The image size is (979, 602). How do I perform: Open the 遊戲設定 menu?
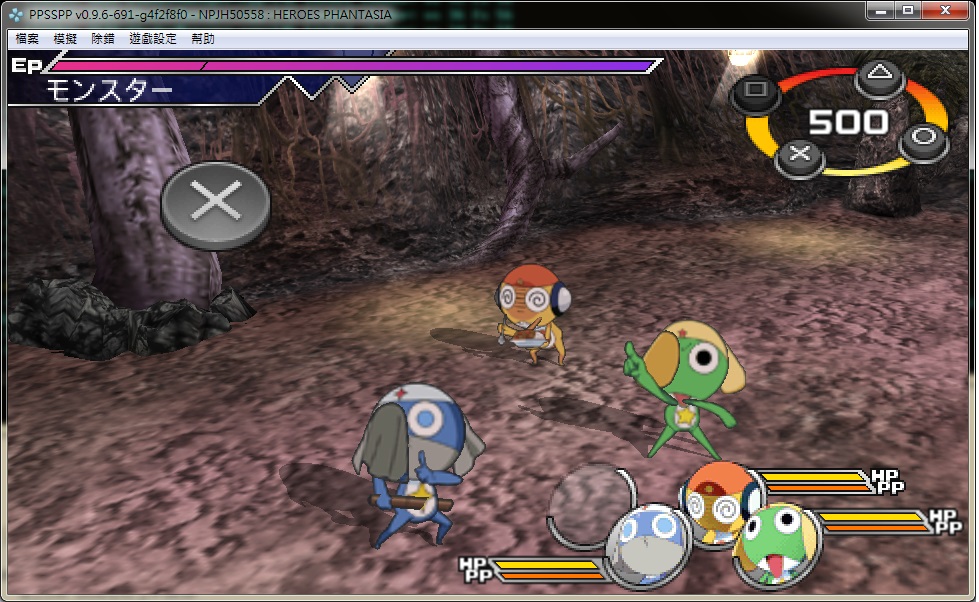click(152, 39)
